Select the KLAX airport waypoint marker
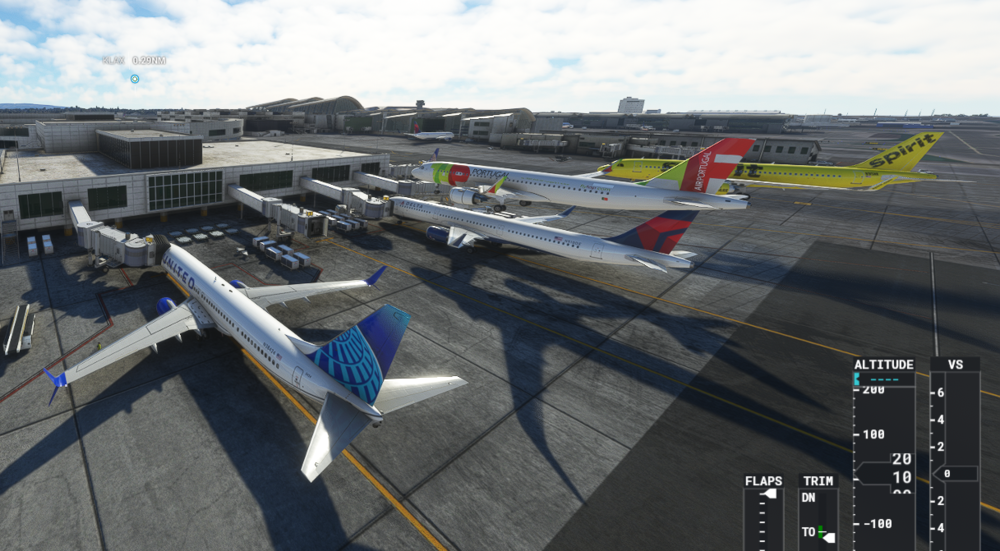Image resolution: width=1000 pixels, height=551 pixels. pos(135,78)
